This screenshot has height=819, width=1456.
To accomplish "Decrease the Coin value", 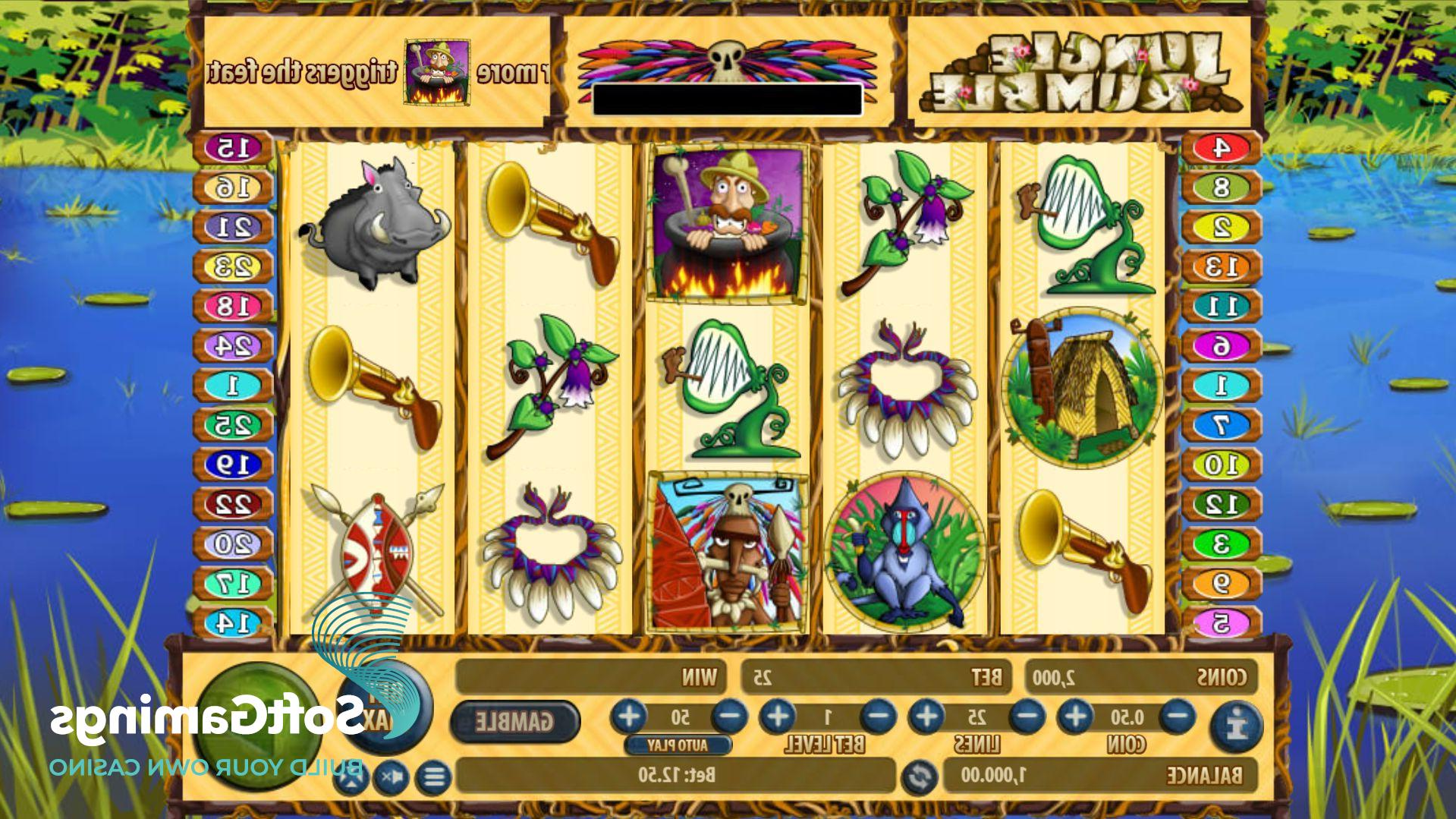I will (1178, 717).
